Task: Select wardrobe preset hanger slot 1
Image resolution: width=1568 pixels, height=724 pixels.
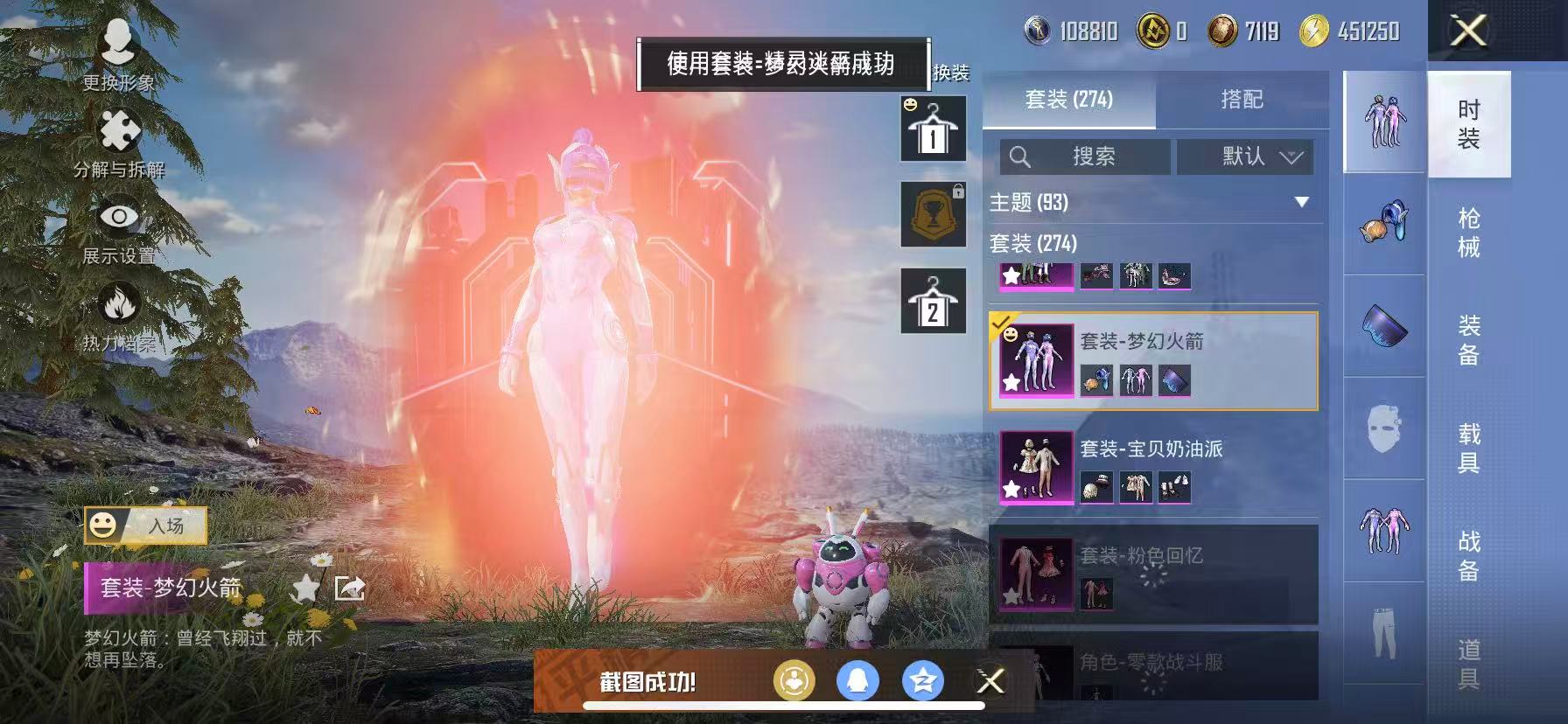Action: [933, 129]
